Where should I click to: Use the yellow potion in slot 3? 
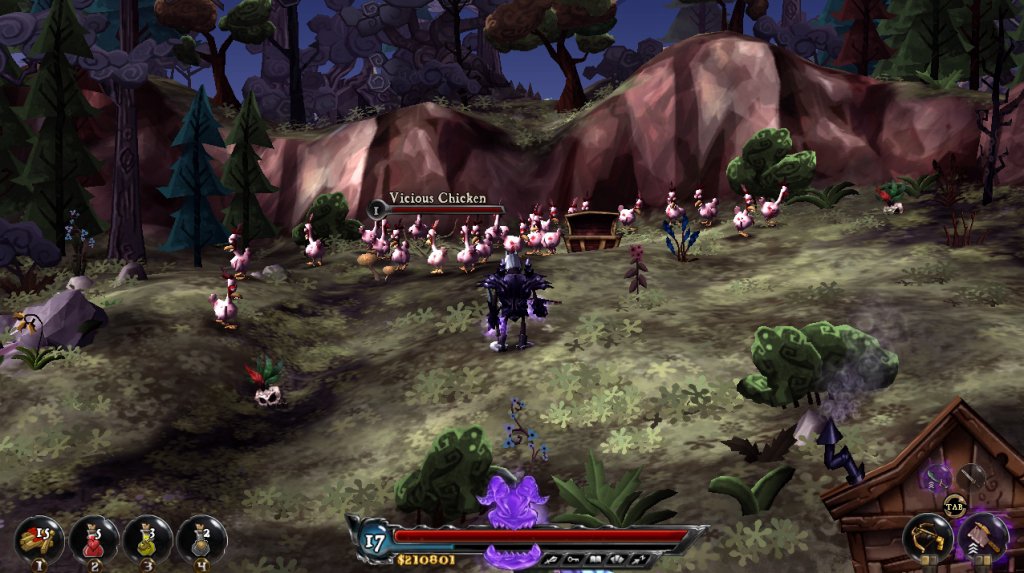[148, 539]
